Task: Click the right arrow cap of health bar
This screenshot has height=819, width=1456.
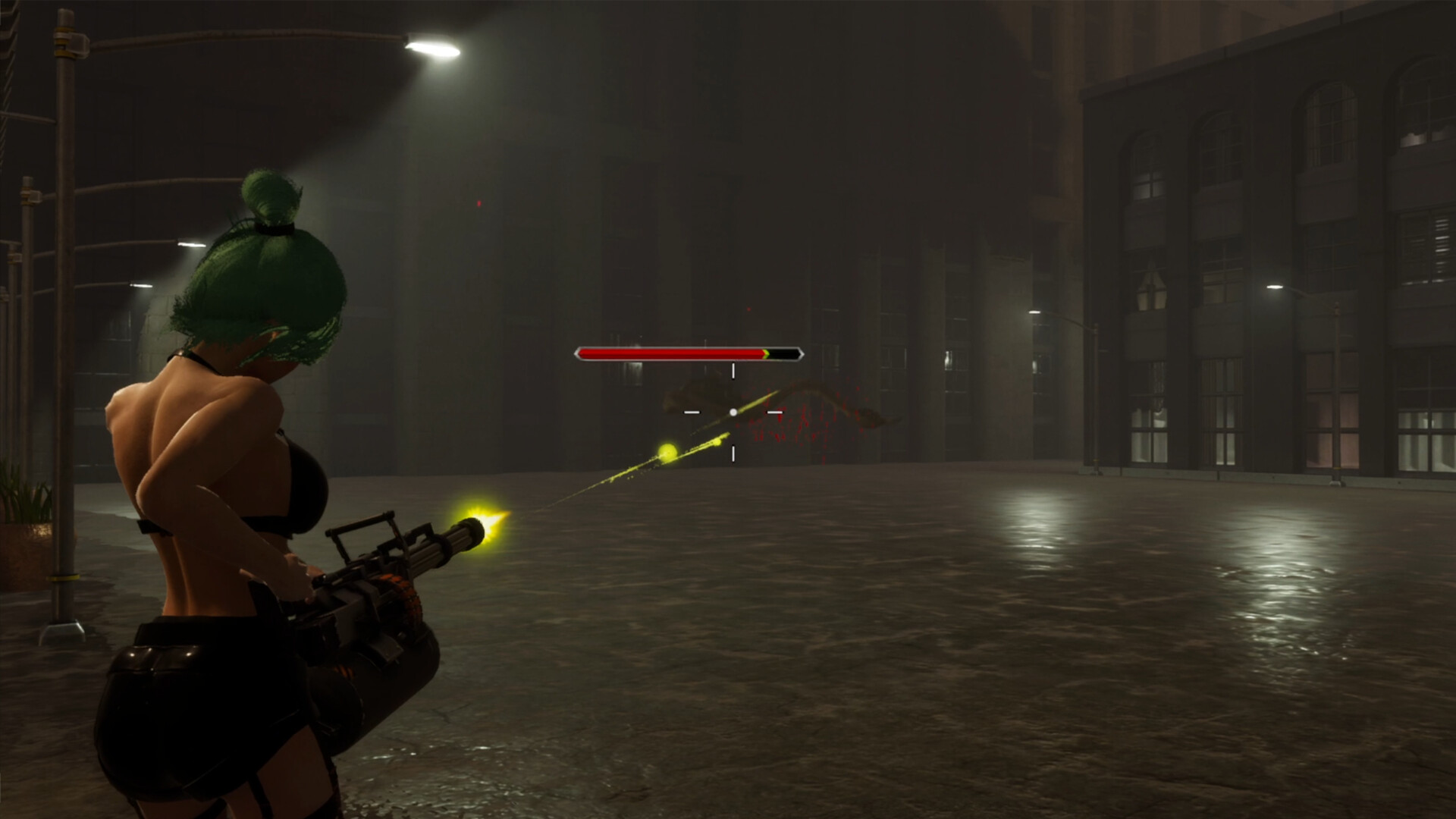Action: pos(802,353)
